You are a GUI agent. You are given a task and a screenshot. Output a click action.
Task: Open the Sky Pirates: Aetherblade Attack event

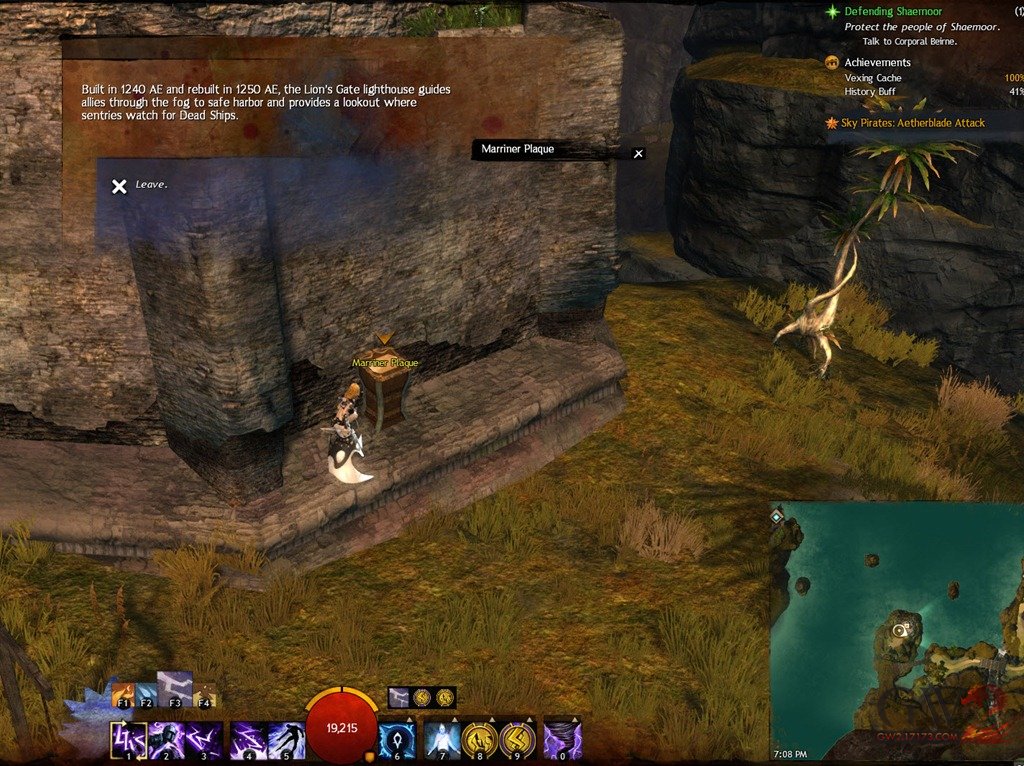pyautogui.click(x=906, y=123)
